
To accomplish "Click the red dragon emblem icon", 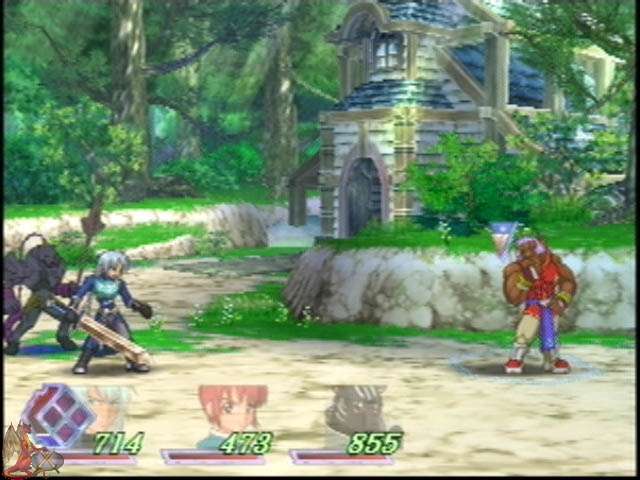I will tap(22, 454).
